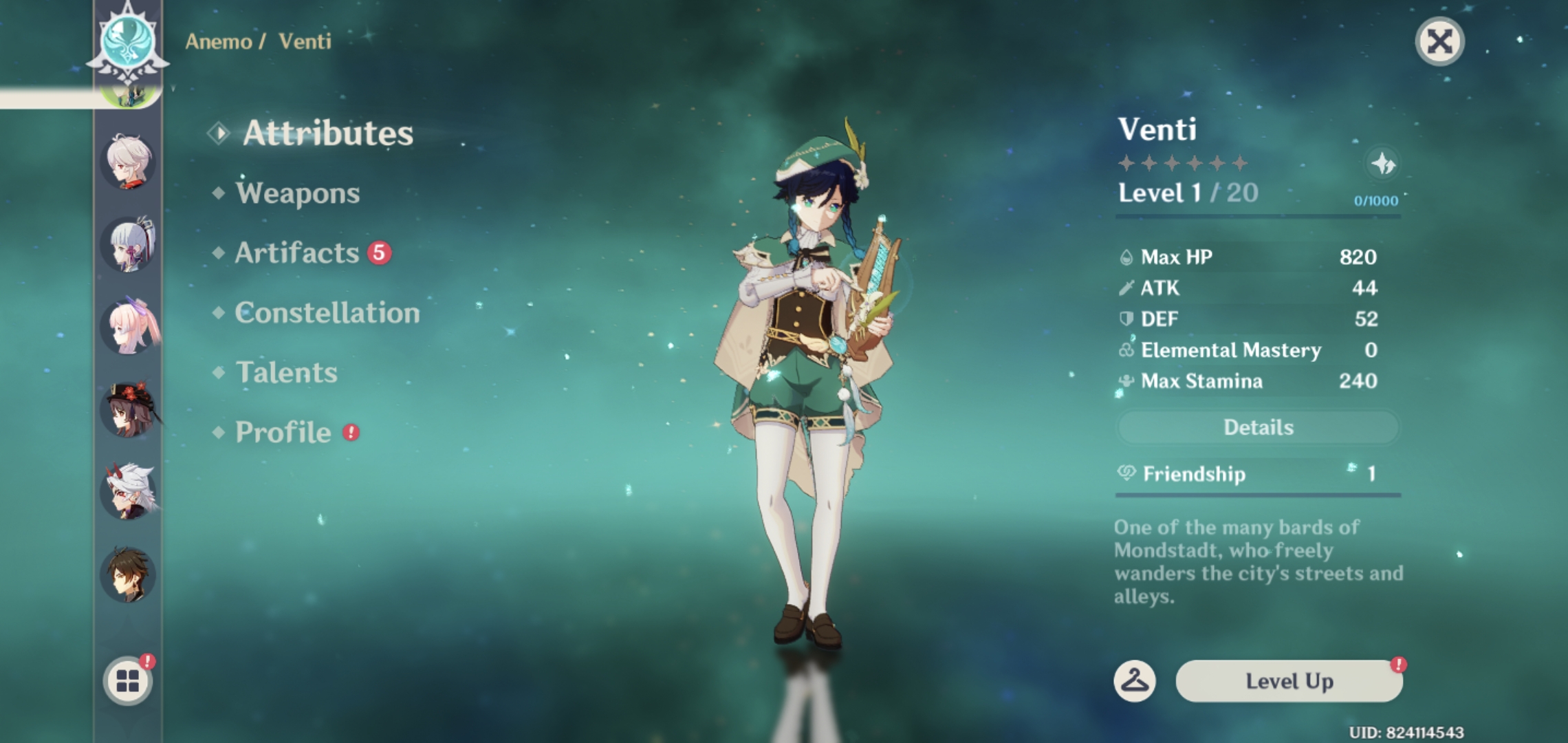Expand the Constellation section
This screenshot has height=743, width=1568.
326,313
